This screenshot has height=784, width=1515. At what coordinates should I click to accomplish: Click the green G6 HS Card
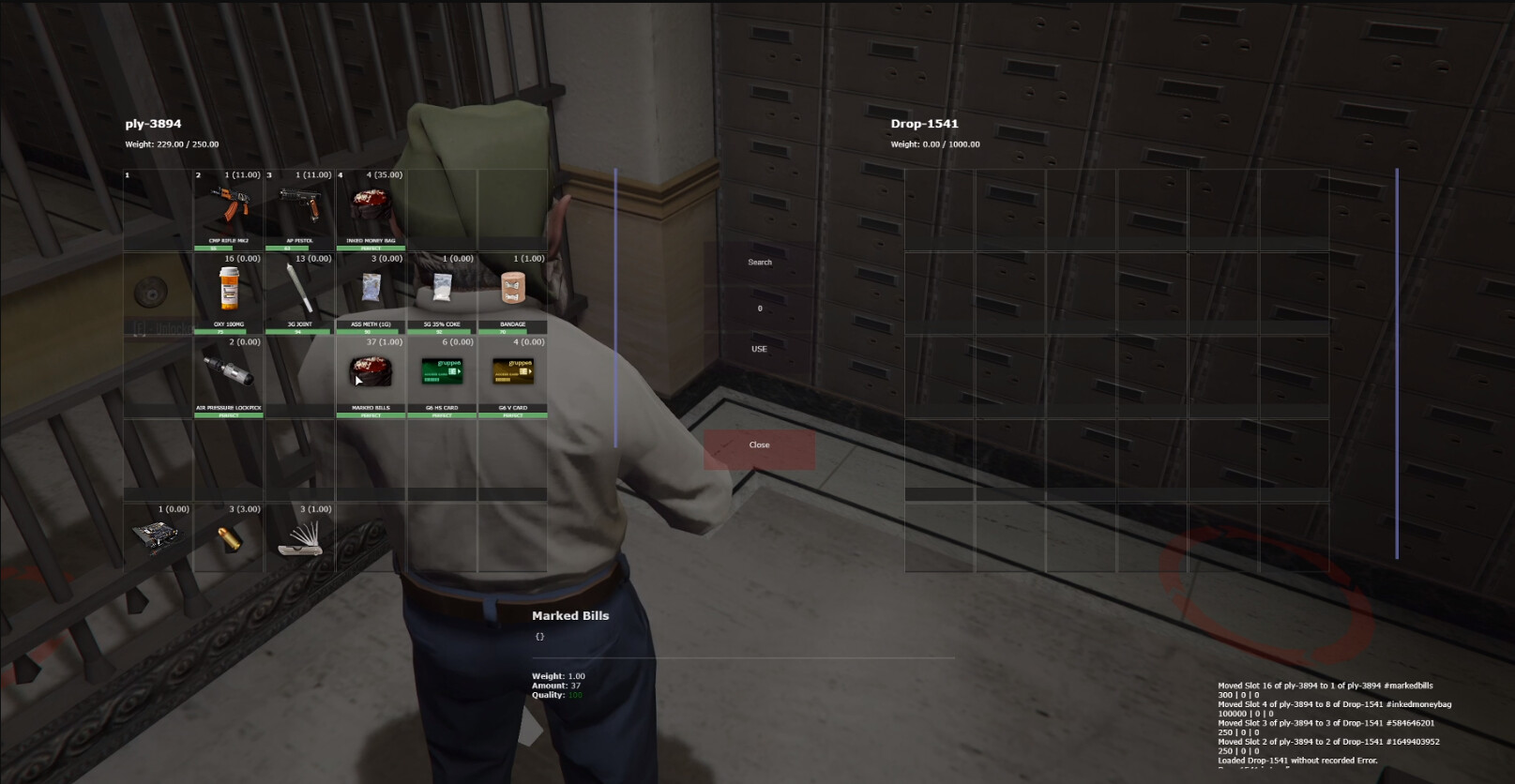442,372
